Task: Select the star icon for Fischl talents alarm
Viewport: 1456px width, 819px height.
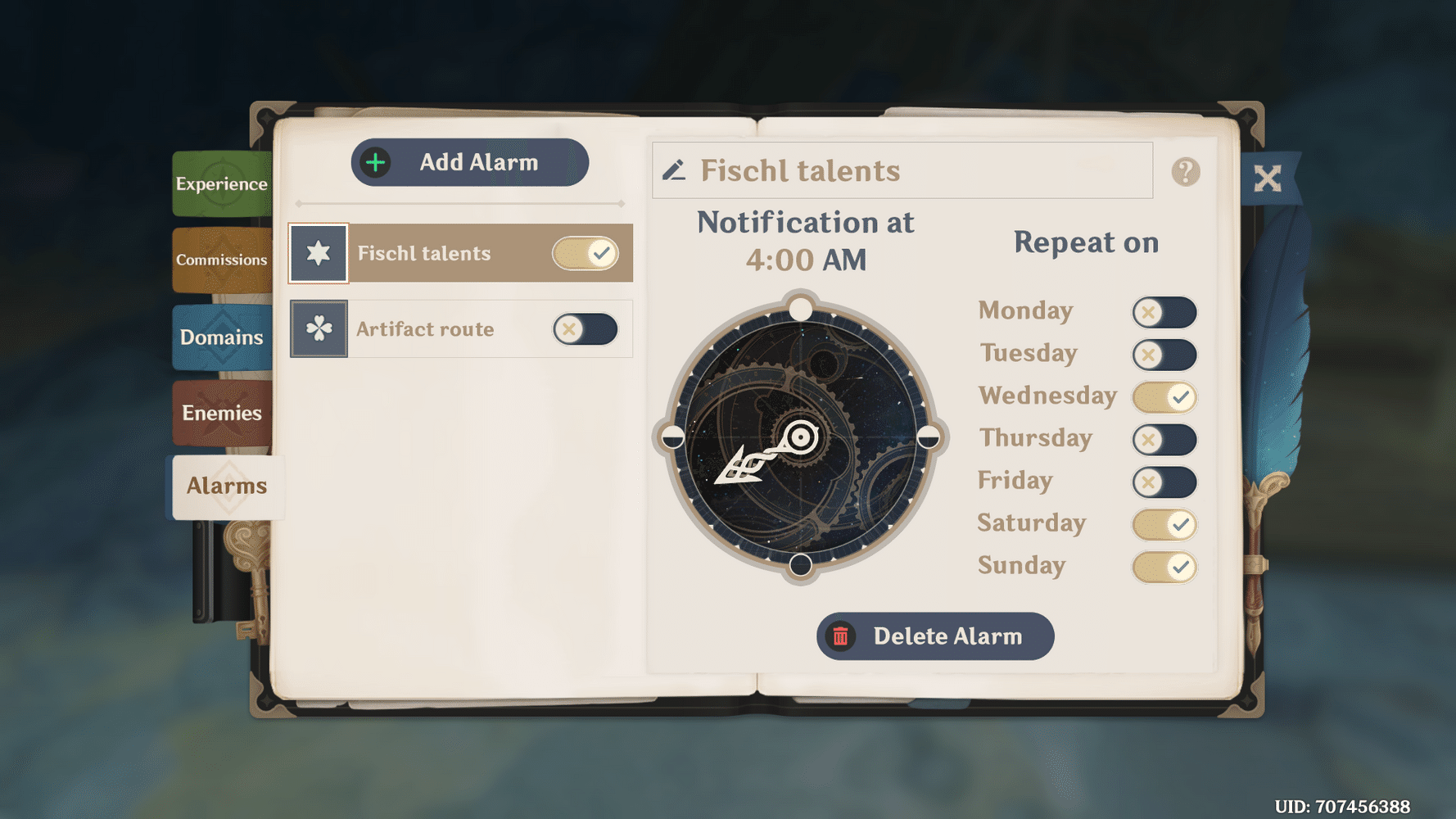Action: click(318, 253)
